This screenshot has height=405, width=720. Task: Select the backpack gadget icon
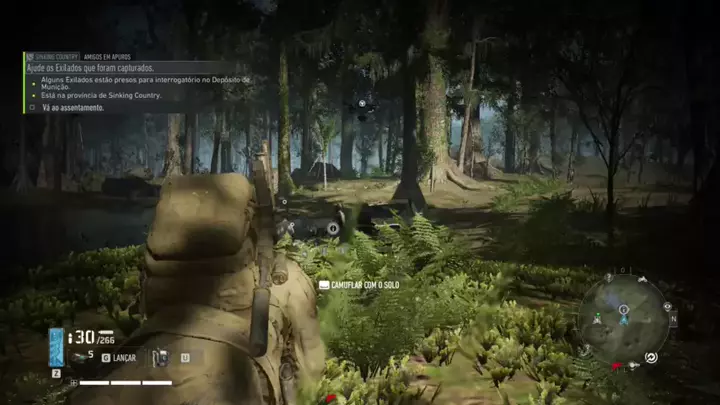pyautogui.click(x=159, y=356)
